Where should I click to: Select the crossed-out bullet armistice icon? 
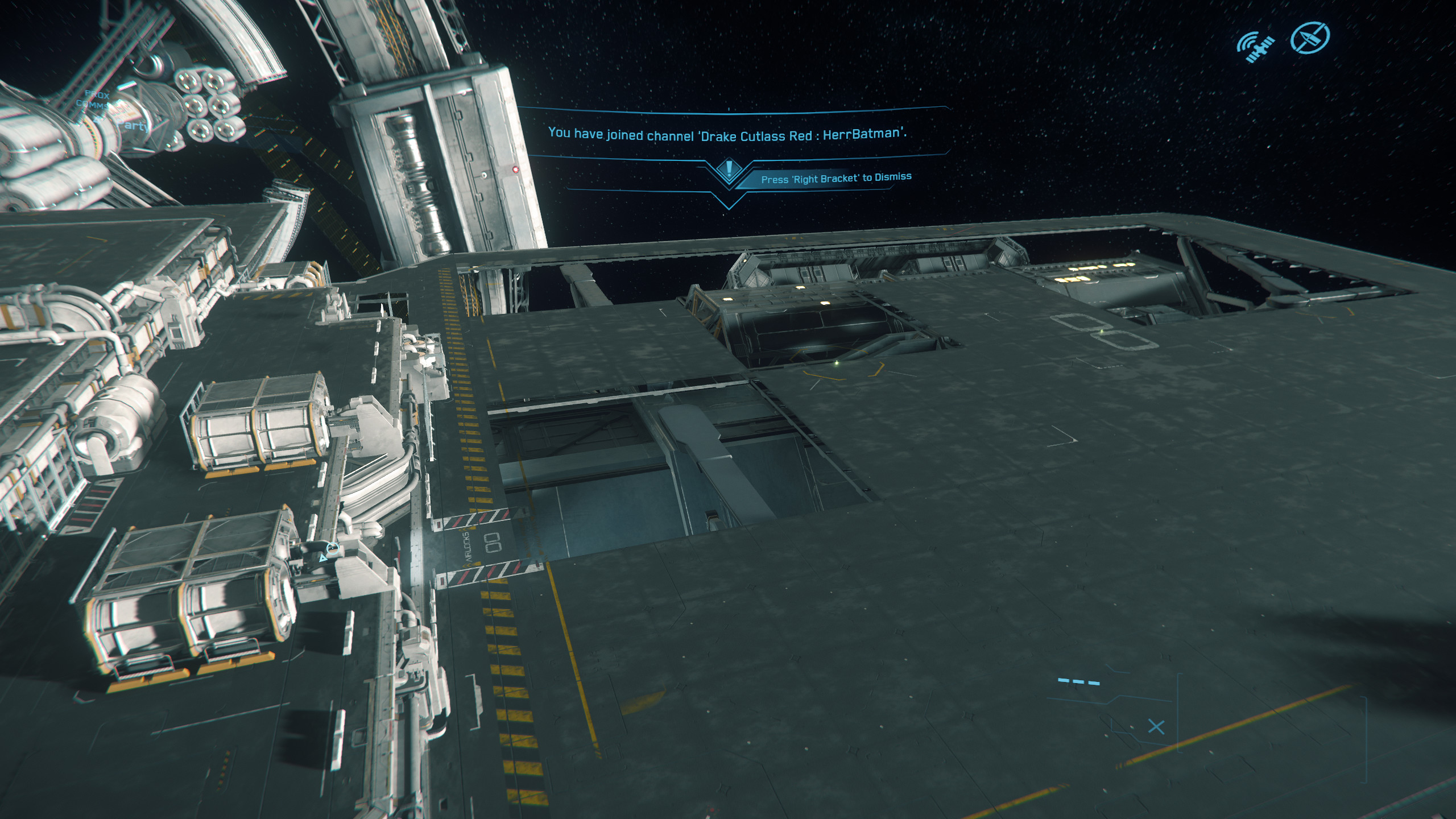pos(1310,38)
